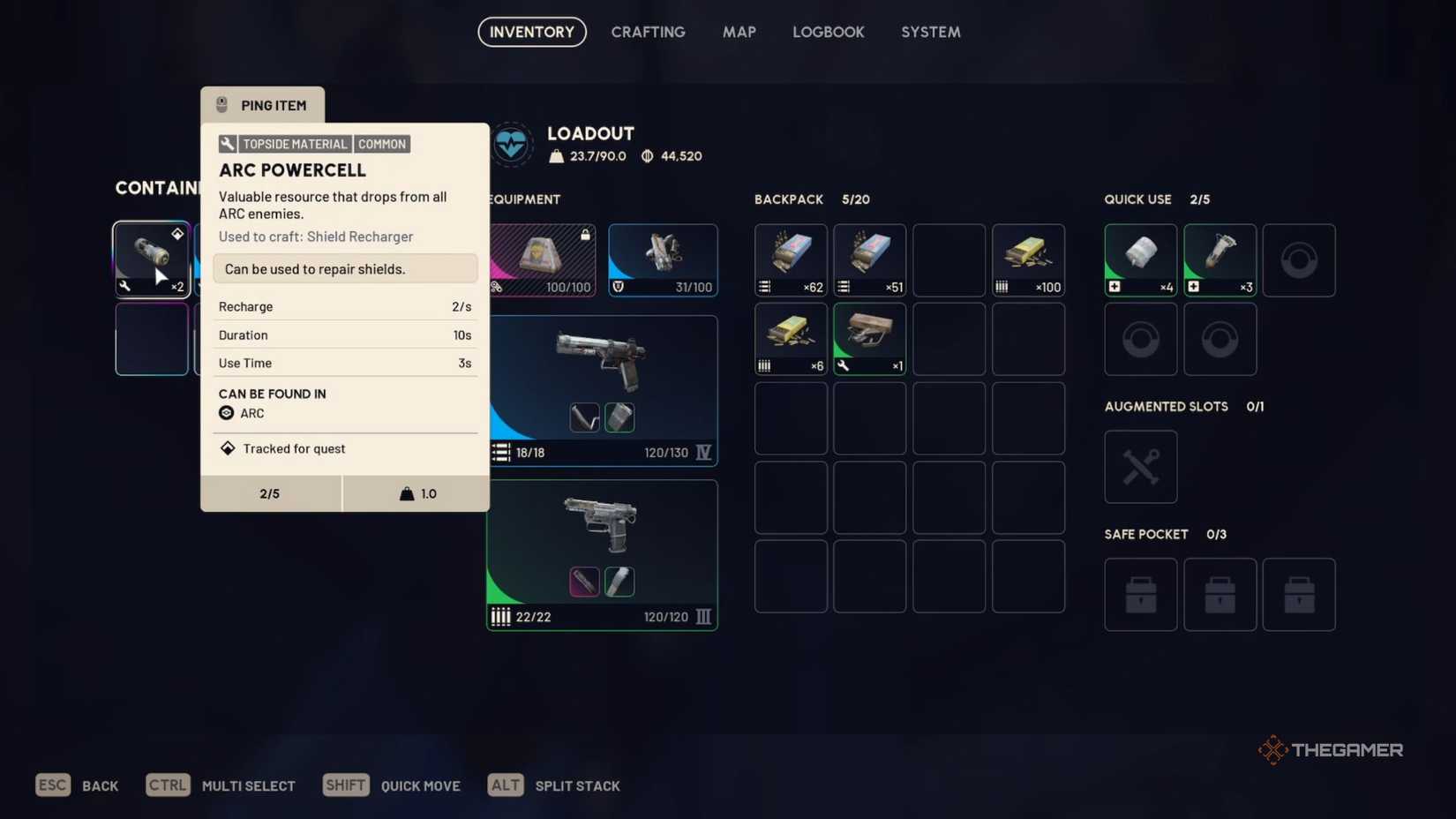Select the x100 ammo box in backpack
The height and width of the screenshot is (819, 1456).
pos(1027,259)
